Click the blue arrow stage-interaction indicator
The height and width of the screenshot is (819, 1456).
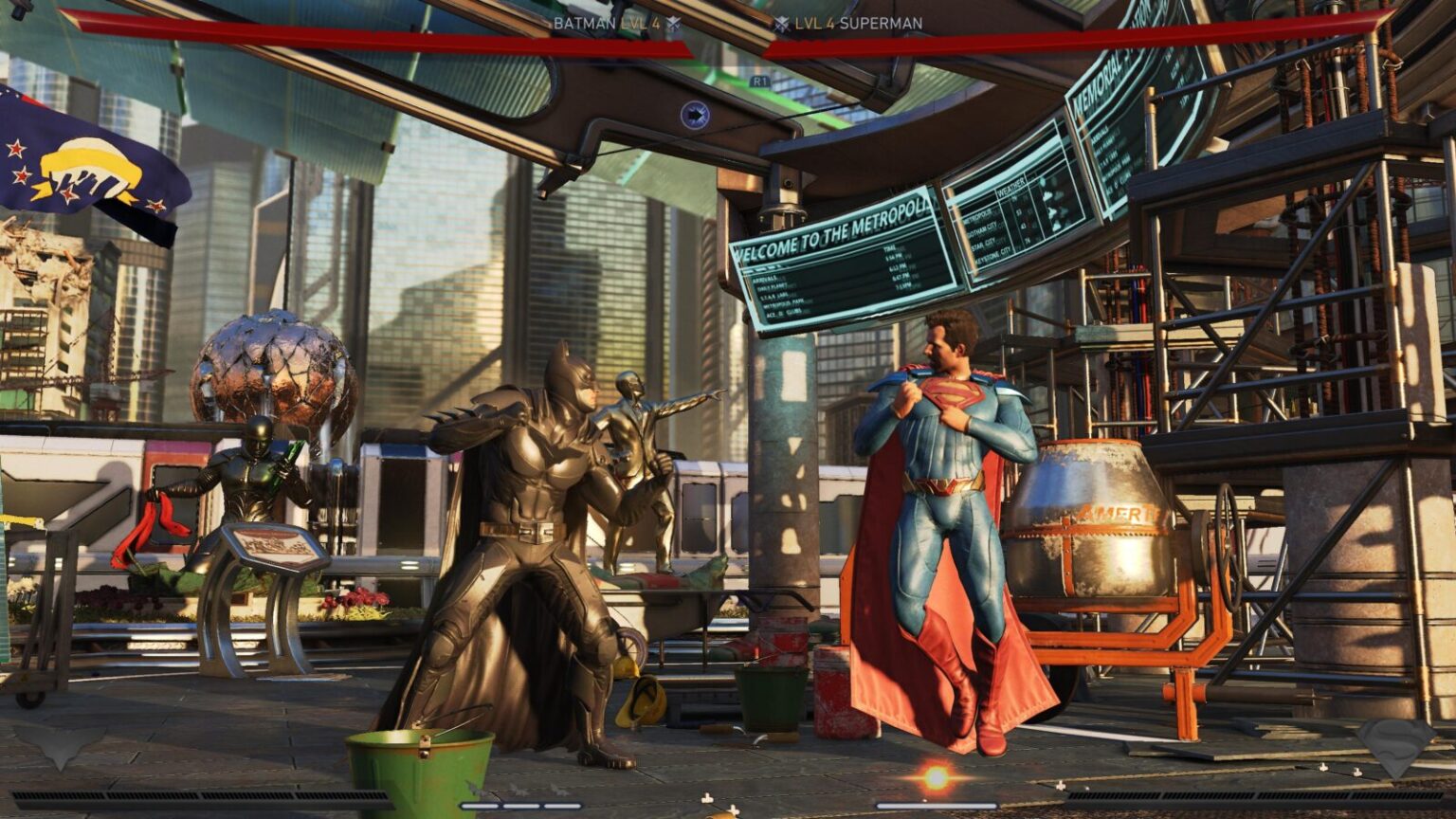coord(698,112)
